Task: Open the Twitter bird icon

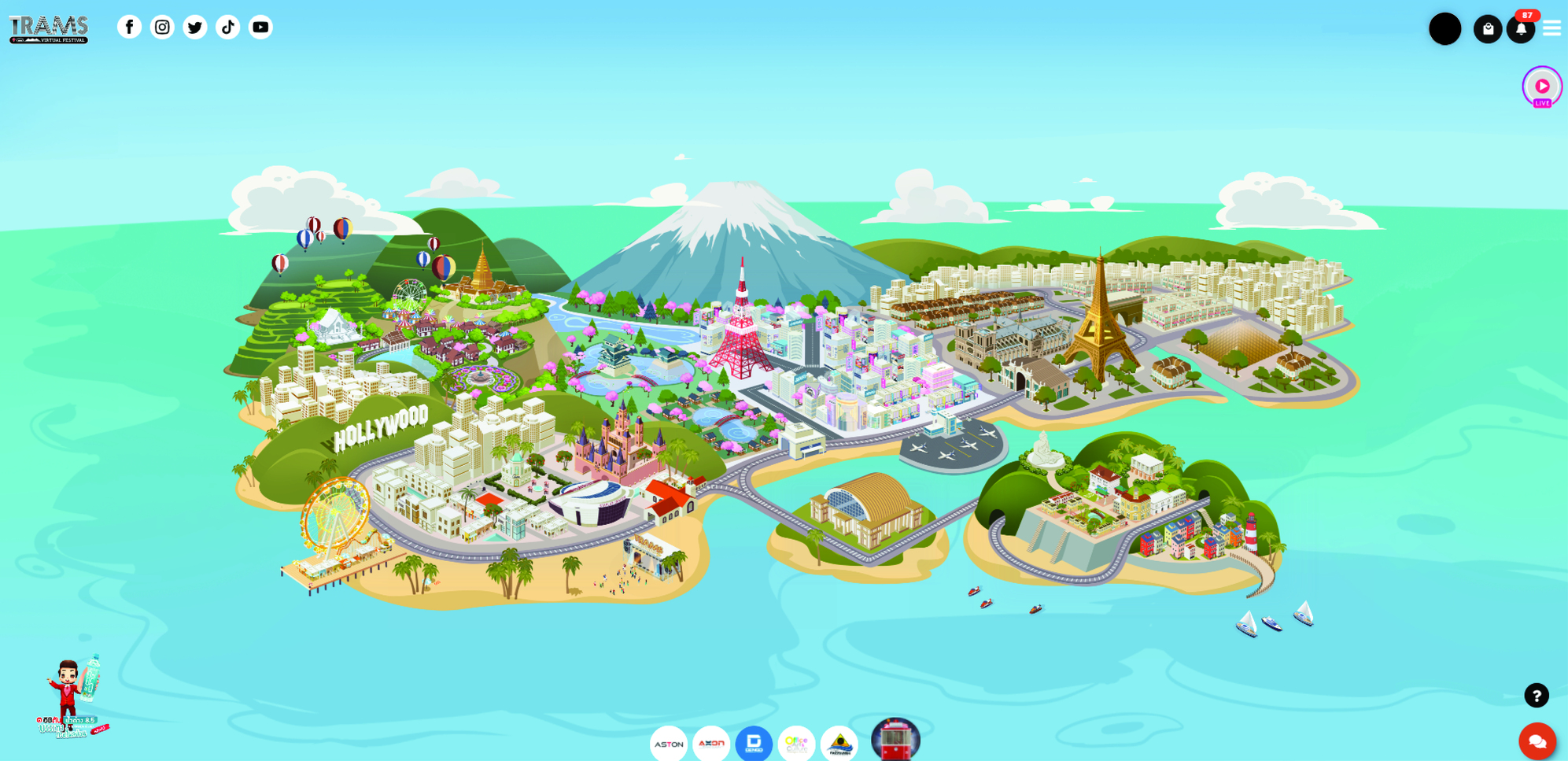Action: coord(195,28)
